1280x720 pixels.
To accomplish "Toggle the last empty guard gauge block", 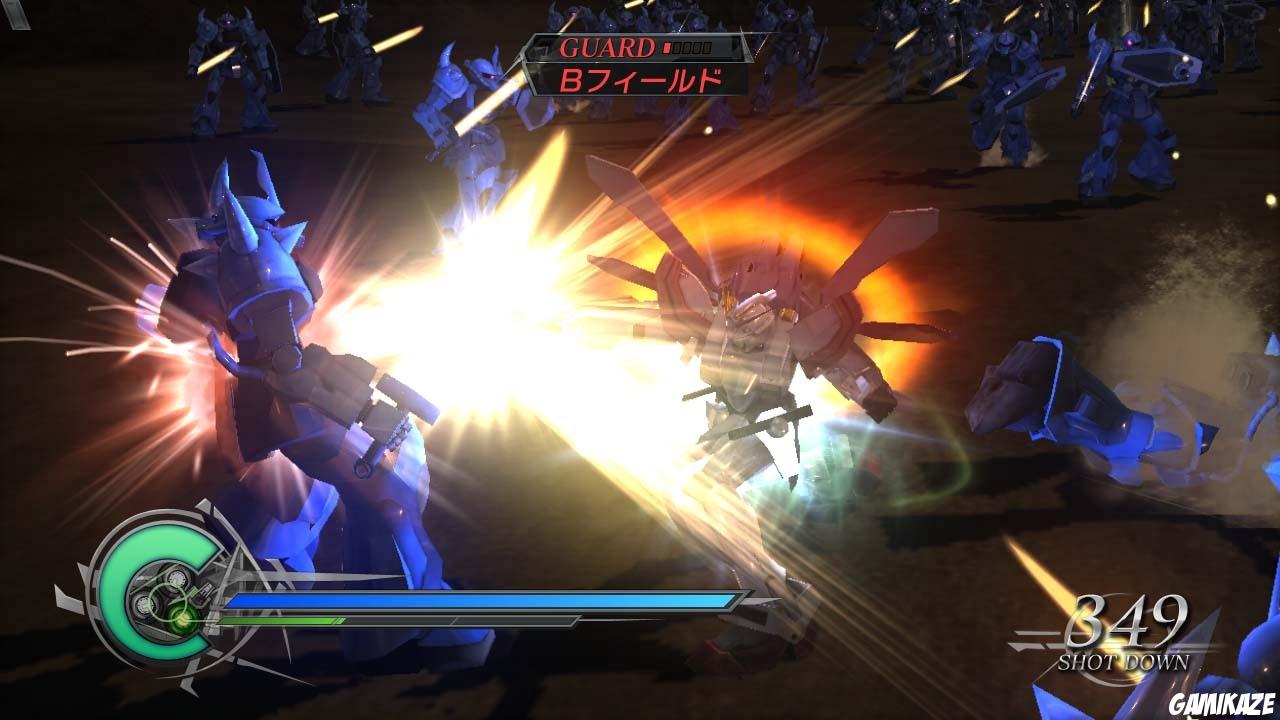I will click(x=707, y=46).
